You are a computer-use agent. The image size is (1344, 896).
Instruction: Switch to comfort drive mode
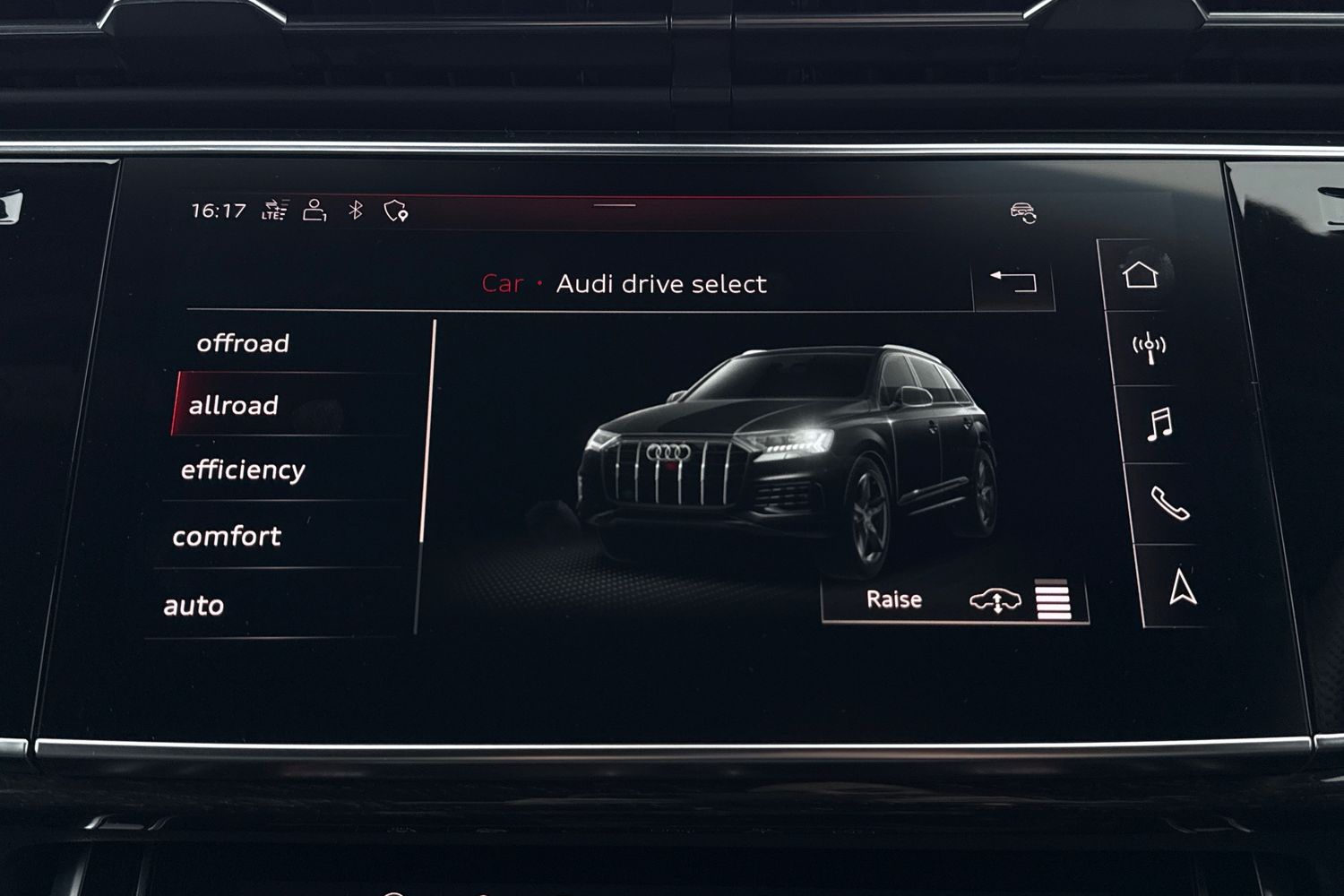coord(227,536)
